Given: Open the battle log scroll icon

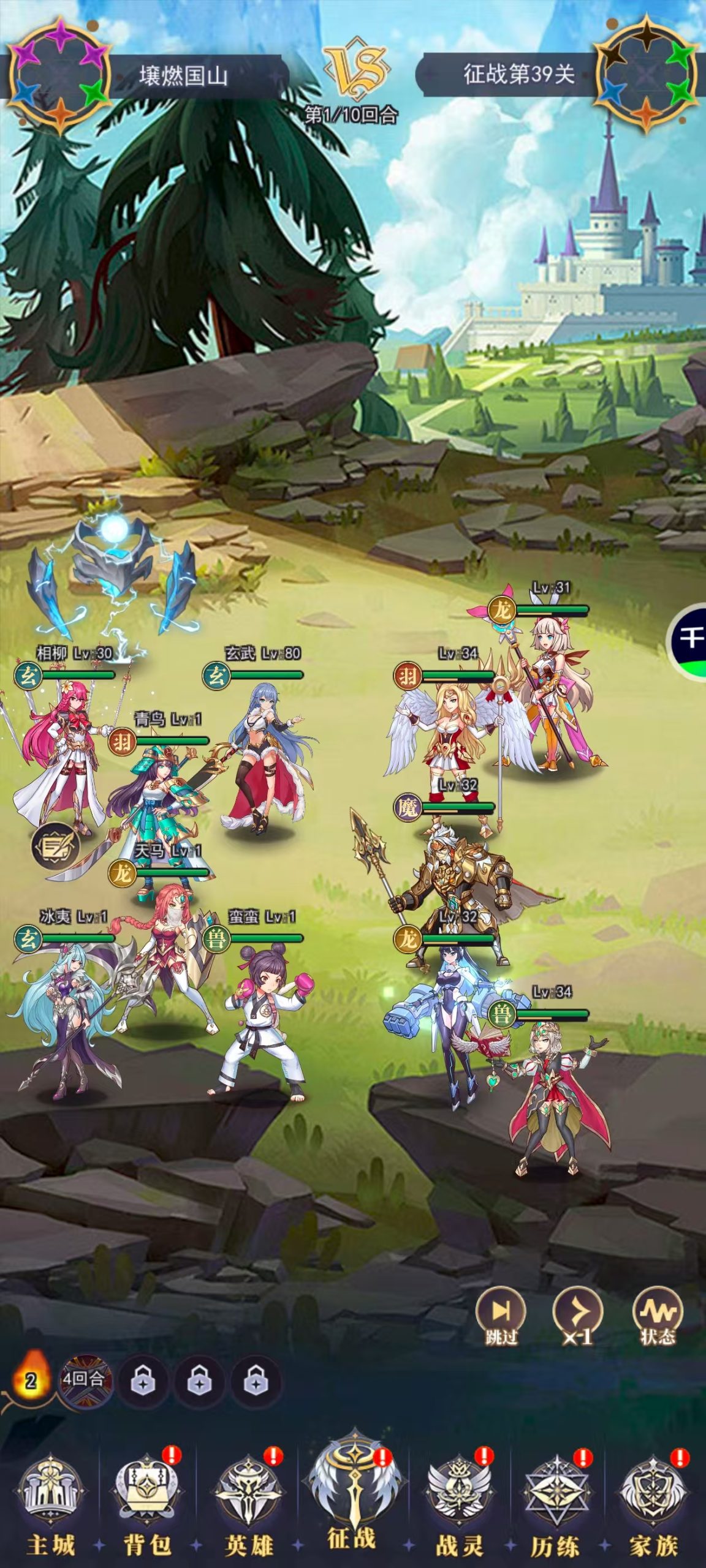Looking at the screenshot, I should tap(56, 847).
